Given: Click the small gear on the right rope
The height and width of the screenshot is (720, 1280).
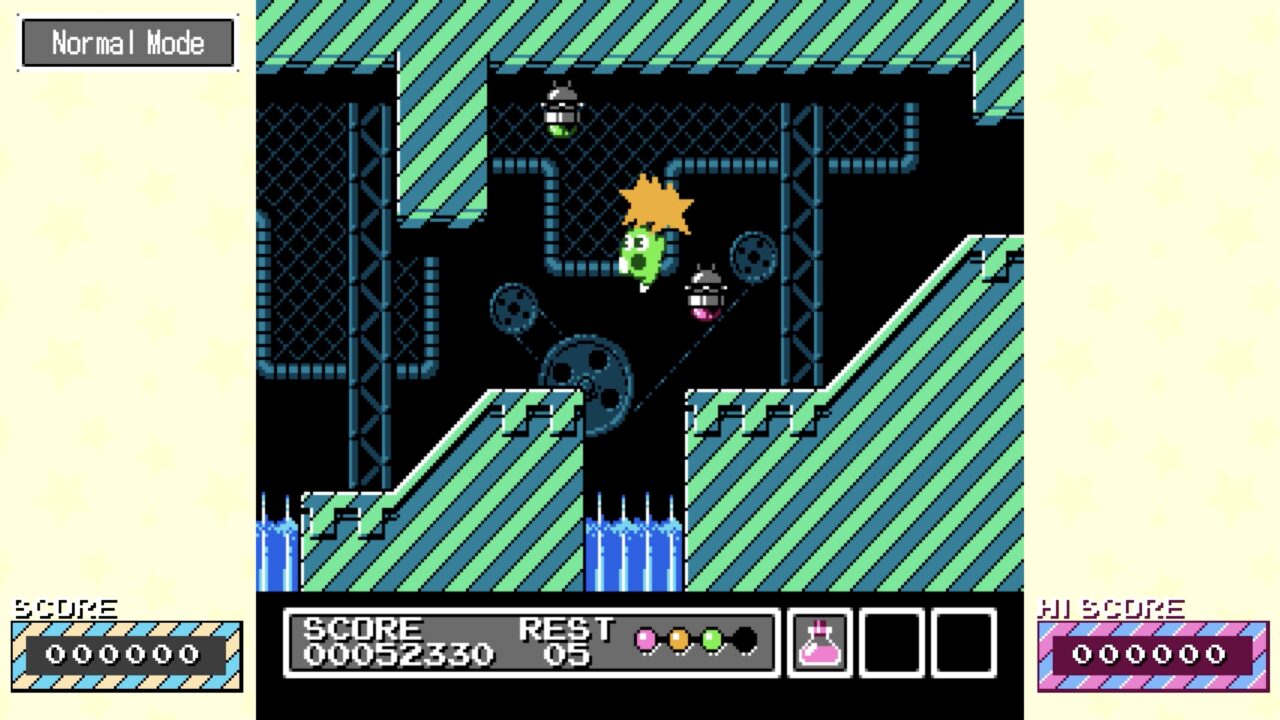Looking at the screenshot, I should [x=752, y=258].
